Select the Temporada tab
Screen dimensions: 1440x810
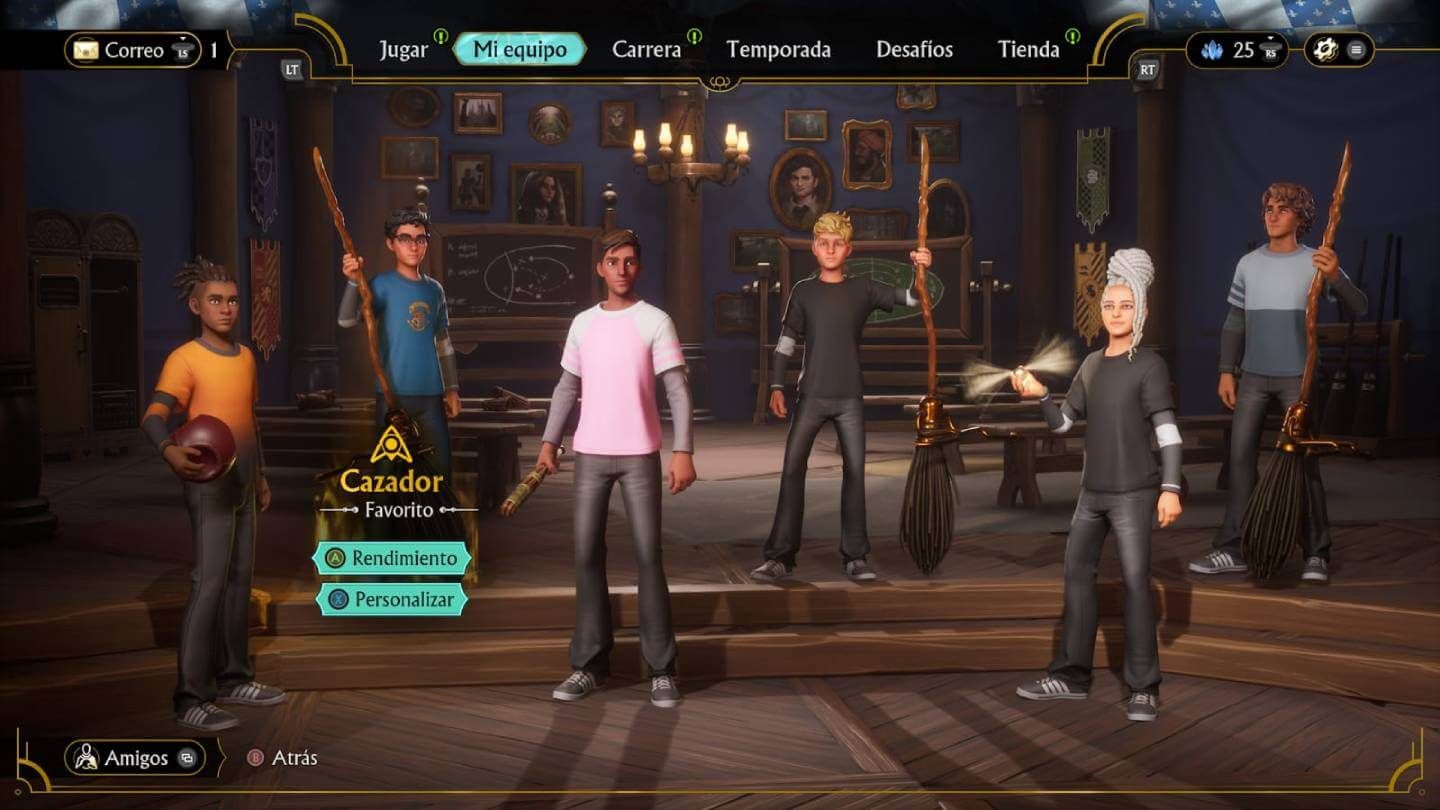click(x=780, y=48)
